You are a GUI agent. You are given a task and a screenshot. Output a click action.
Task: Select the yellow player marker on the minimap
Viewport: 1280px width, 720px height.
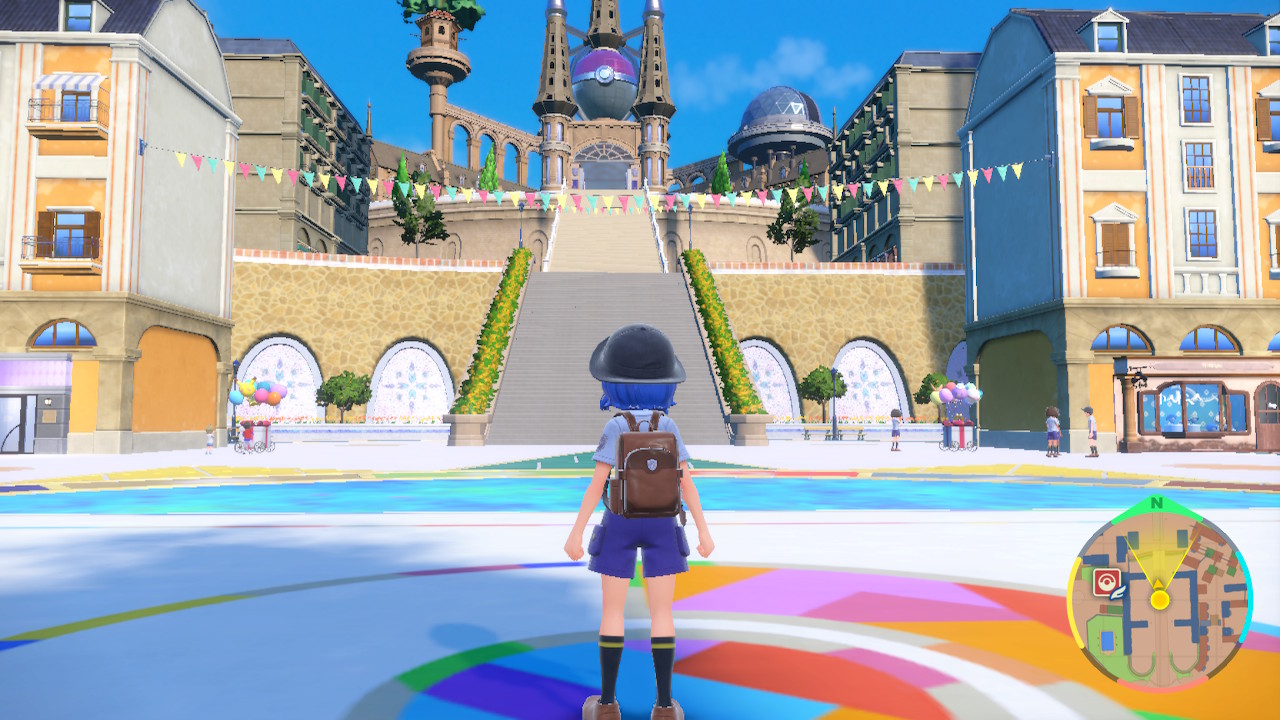coord(1160,600)
